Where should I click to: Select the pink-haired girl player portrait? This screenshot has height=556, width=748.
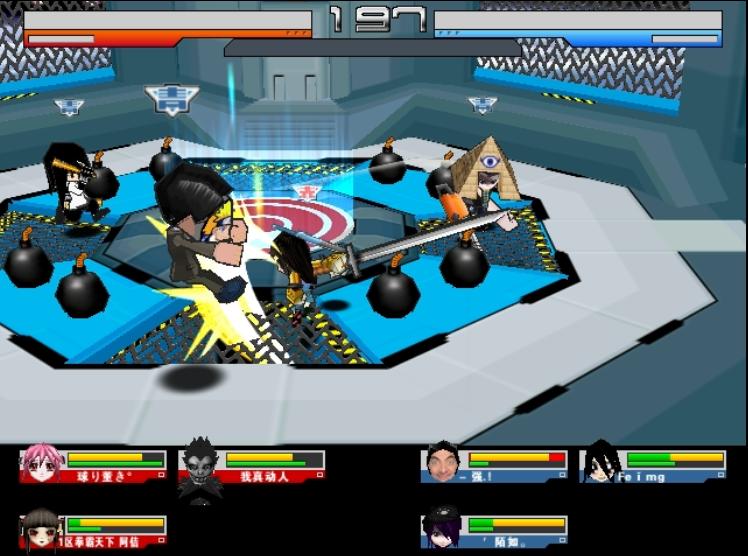[39, 464]
